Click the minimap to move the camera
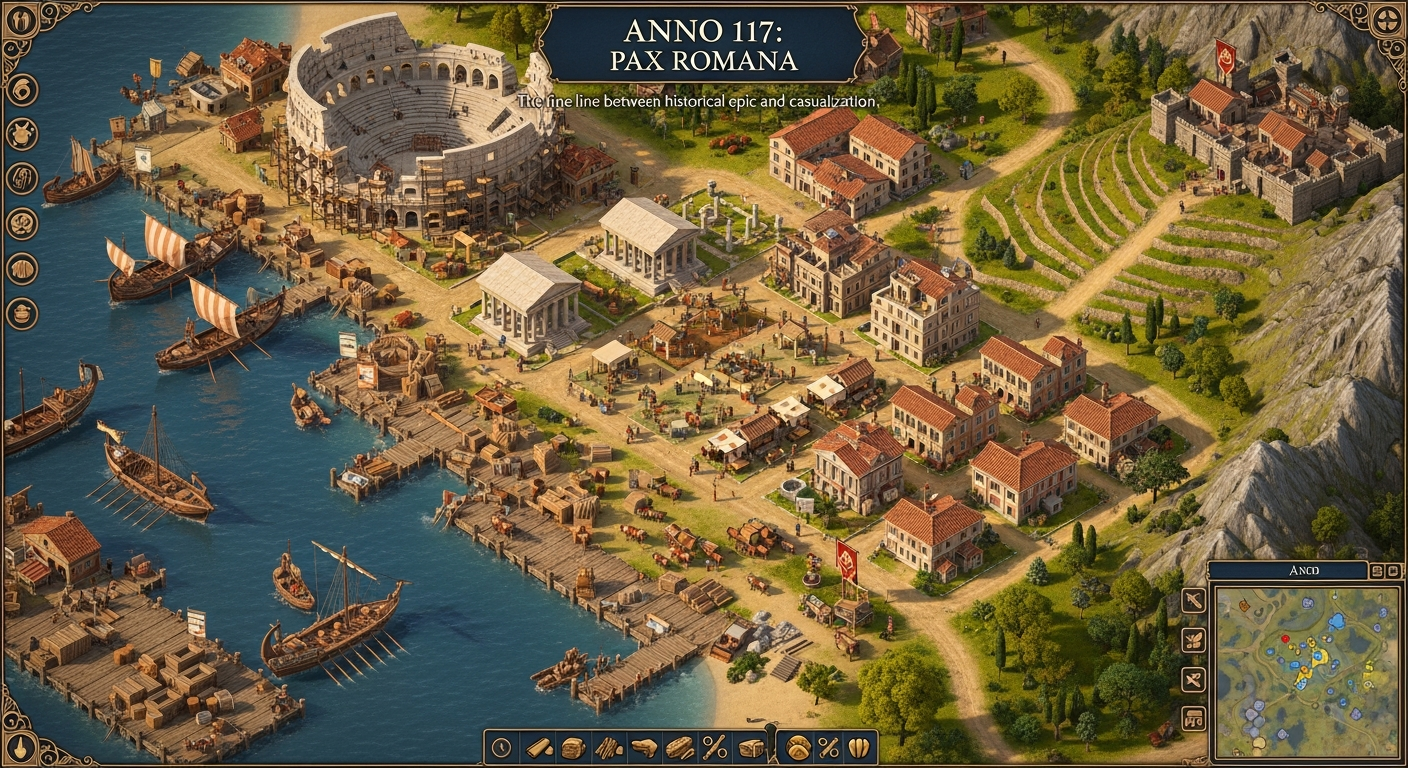The image size is (1408, 768). [x=1305, y=700]
